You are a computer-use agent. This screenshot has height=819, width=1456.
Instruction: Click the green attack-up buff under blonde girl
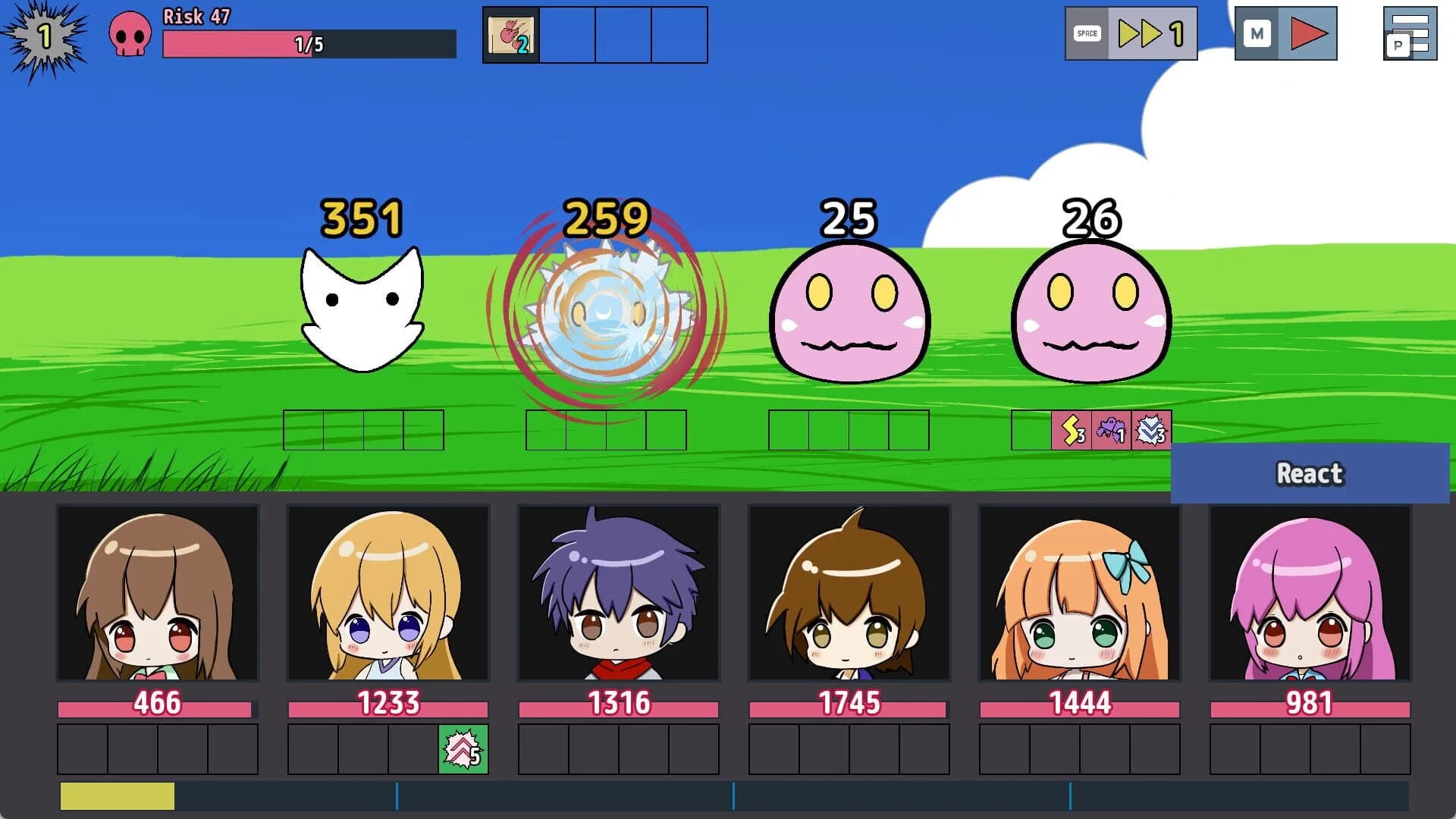point(465,748)
